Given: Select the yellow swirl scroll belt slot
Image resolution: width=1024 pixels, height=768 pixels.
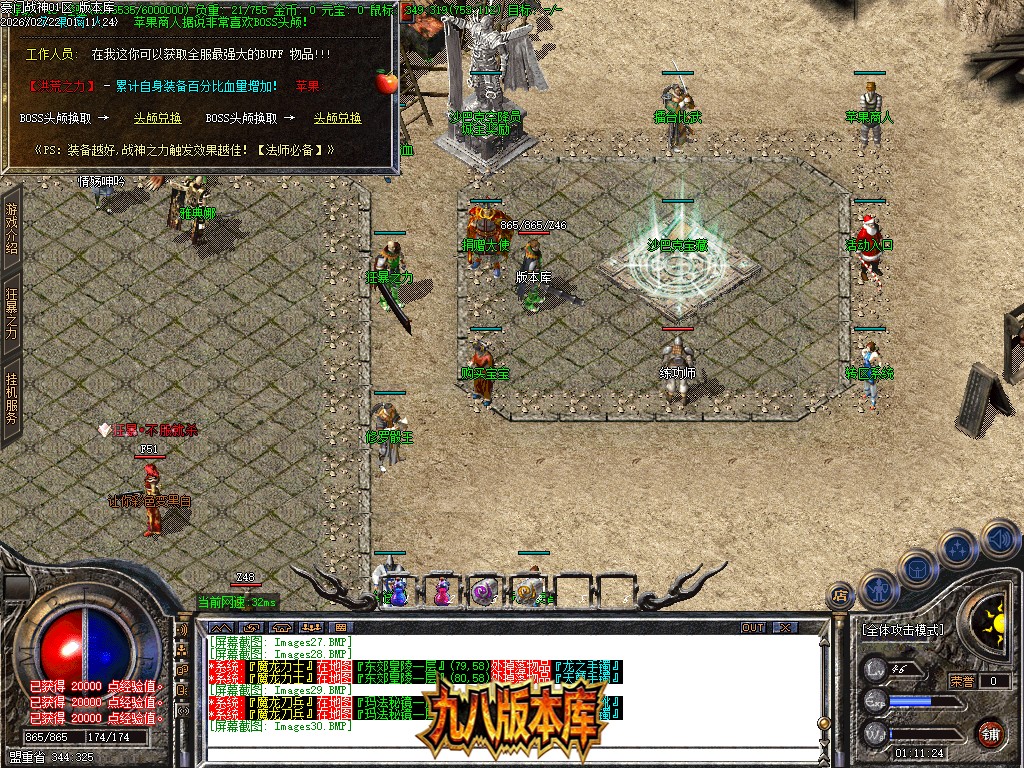Looking at the screenshot, I should click(x=527, y=592).
